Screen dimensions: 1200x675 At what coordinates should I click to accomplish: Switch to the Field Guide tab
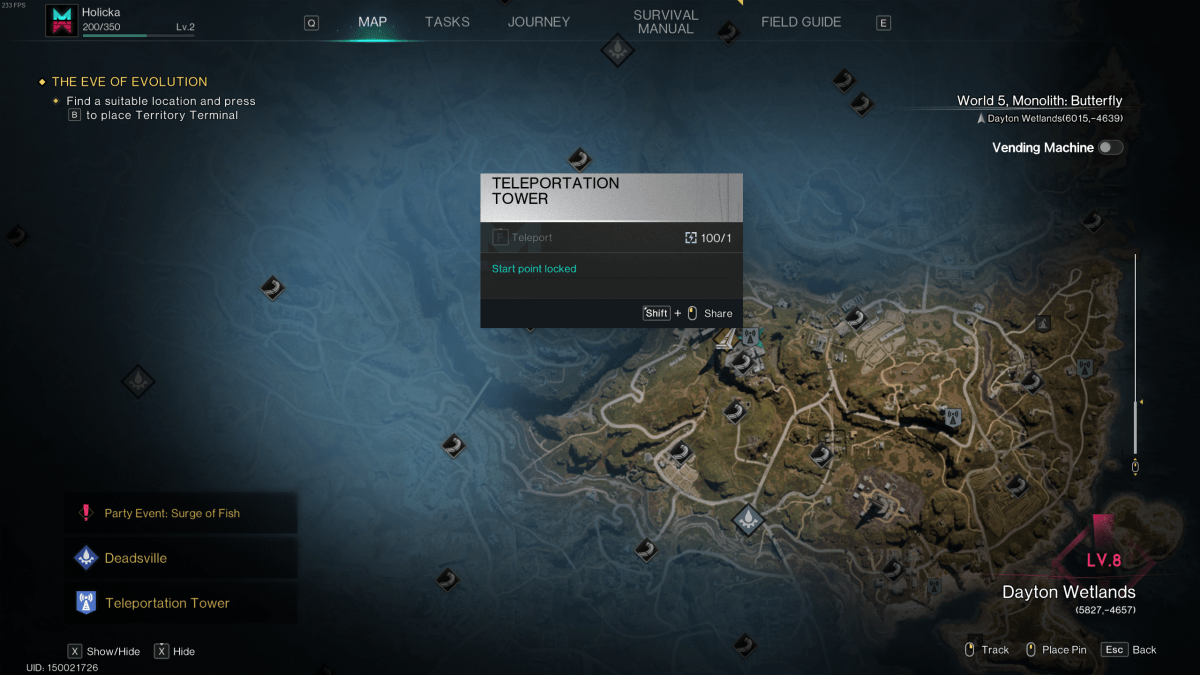pos(801,22)
